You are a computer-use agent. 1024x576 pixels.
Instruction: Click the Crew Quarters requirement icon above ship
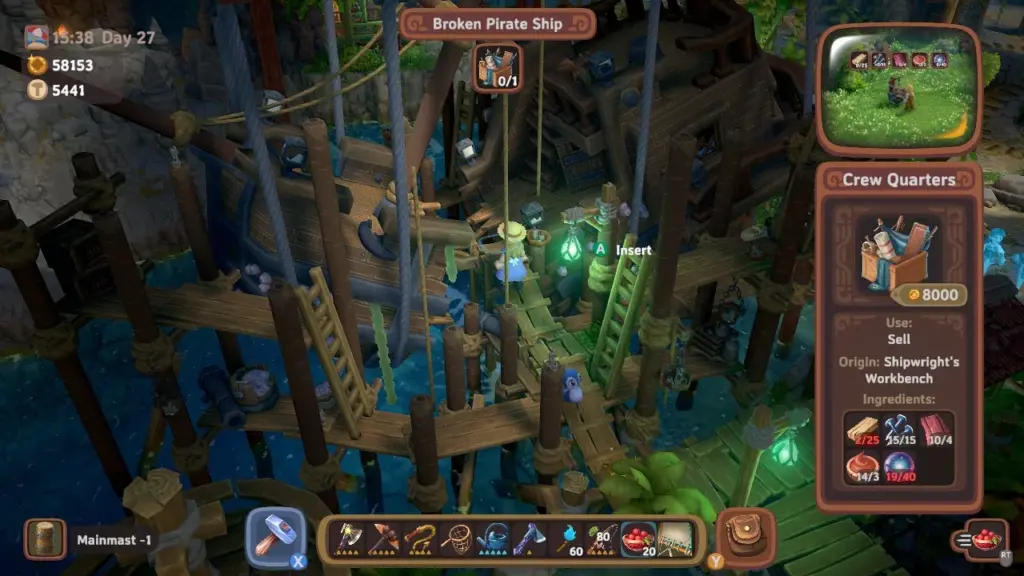coord(496,66)
